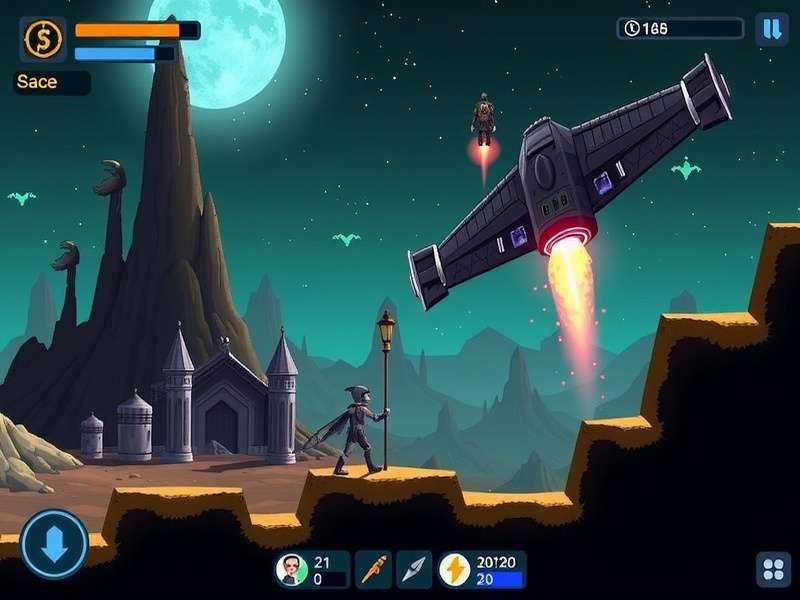800x600 pixels.
Task: Click the gold dollar coin icon
Action: click(43, 39)
